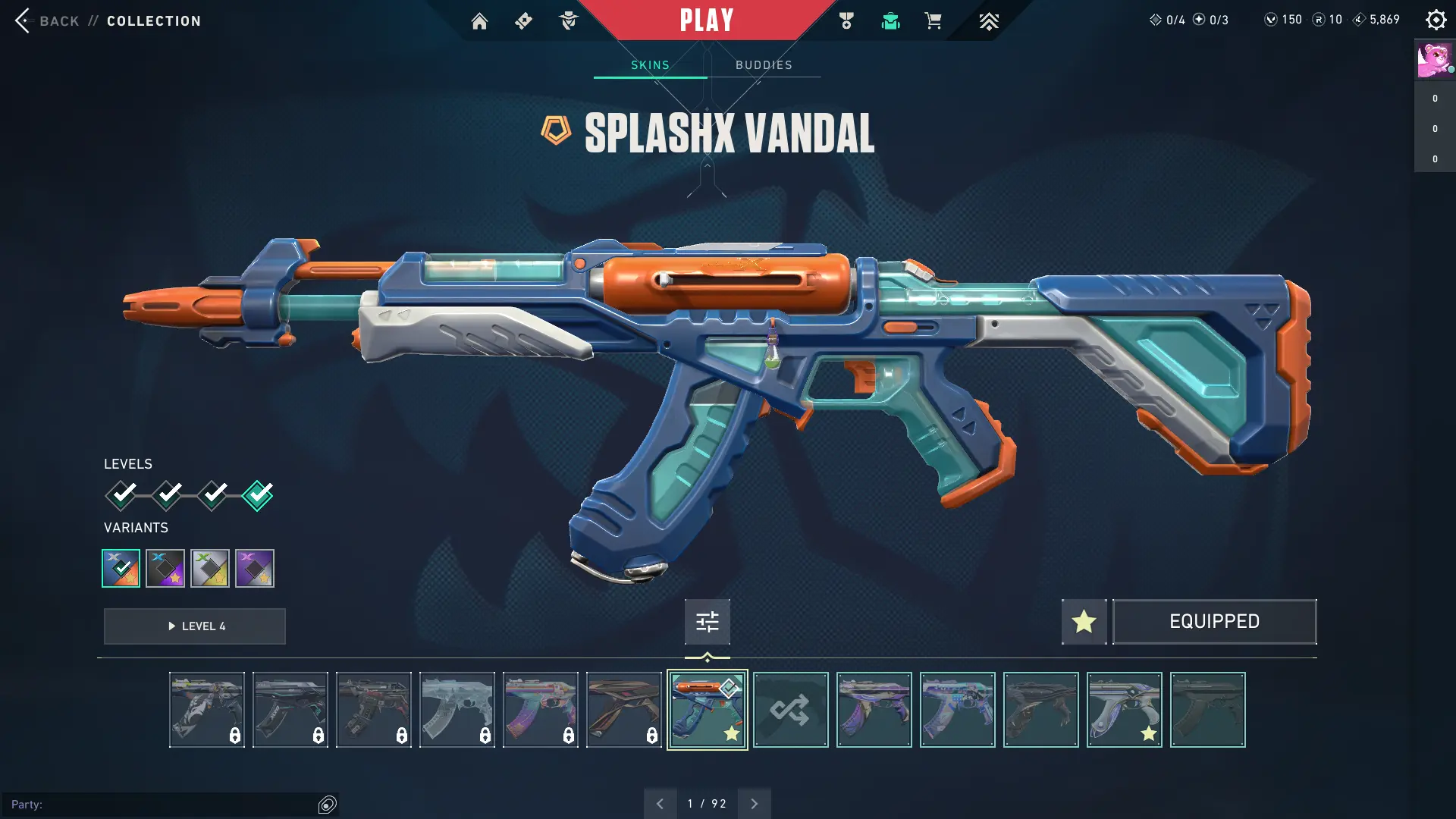Image resolution: width=1456 pixels, height=819 pixels.
Task: Open the store shopping cart
Action: point(934,21)
